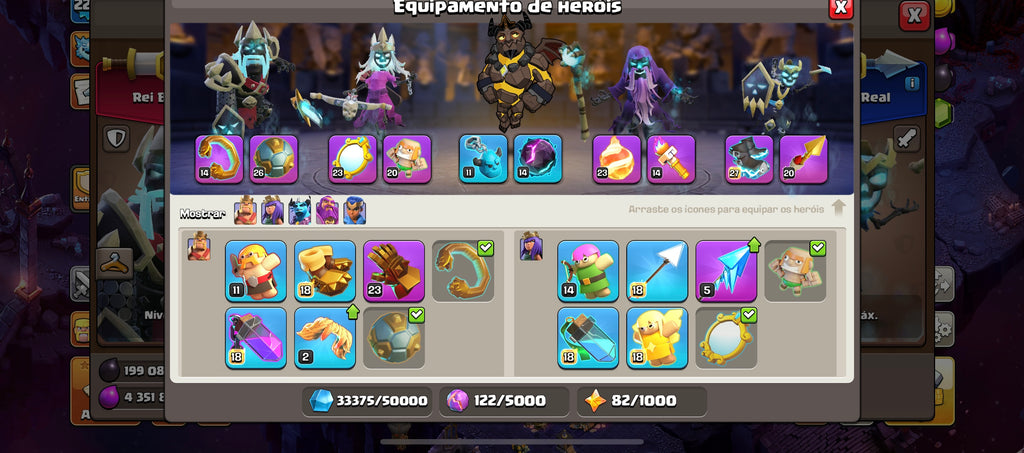The height and width of the screenshot is (453, 1024).
Task: Choose the Earthquake Boots equipment
Action: [325, 270]
